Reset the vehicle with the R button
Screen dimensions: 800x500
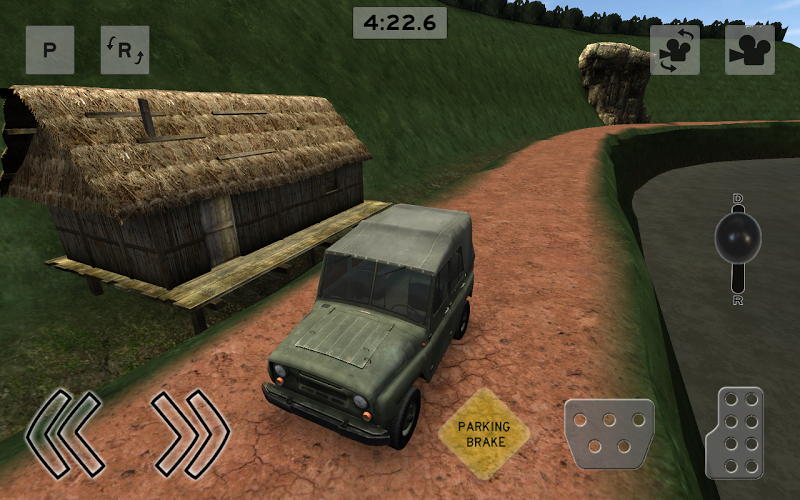[125, 50]
